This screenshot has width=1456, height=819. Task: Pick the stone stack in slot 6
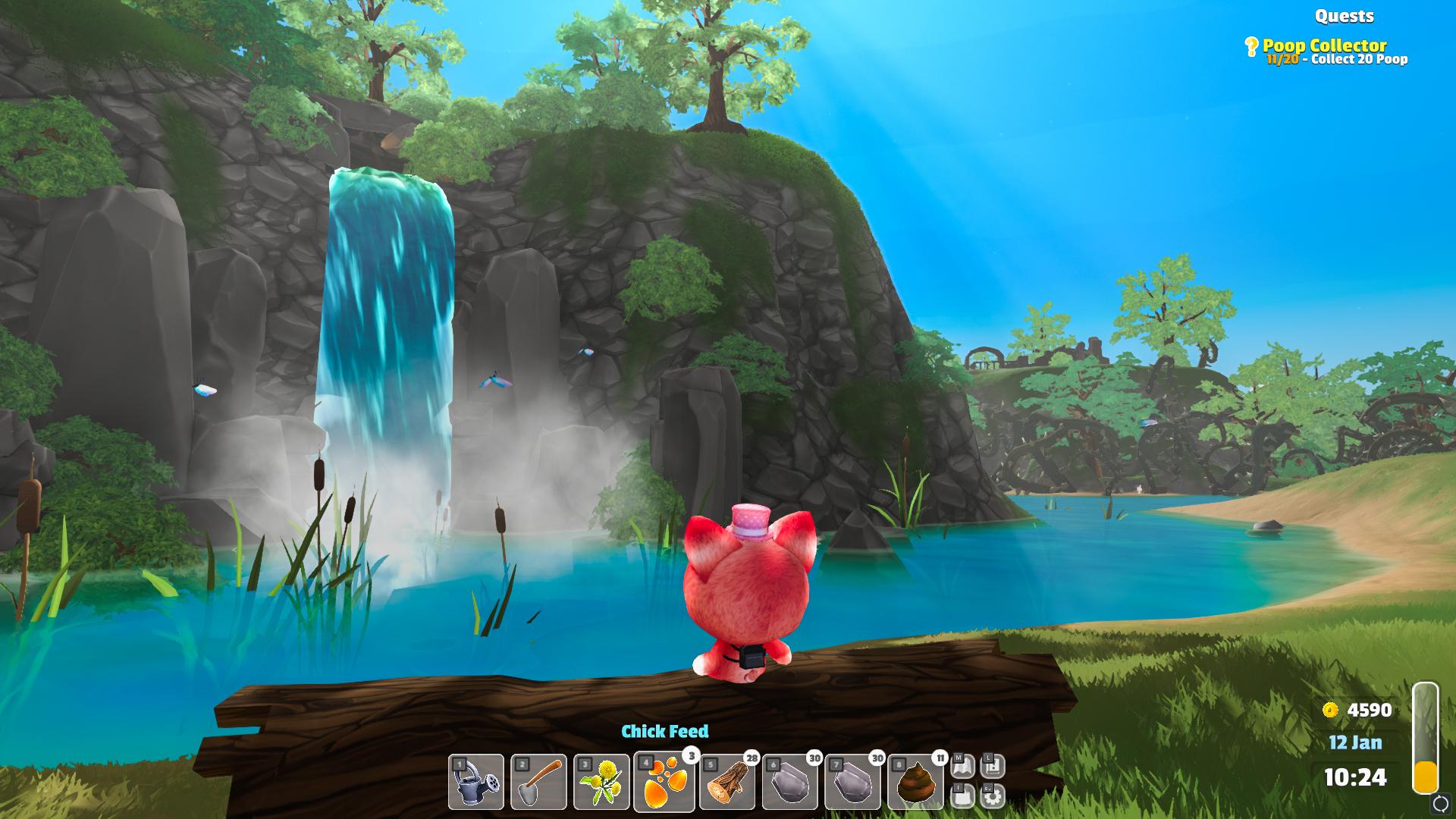tap(791, 782)
